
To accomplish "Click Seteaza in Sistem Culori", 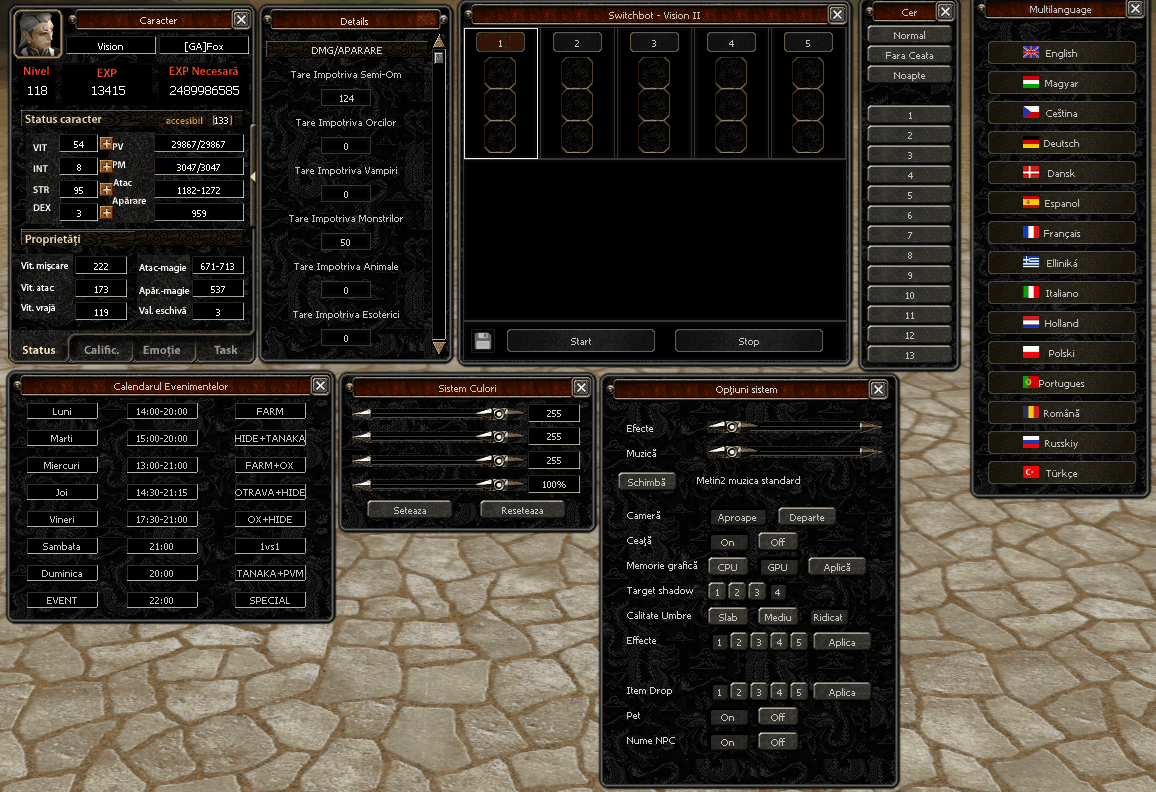I will click(x=409, y=509).
